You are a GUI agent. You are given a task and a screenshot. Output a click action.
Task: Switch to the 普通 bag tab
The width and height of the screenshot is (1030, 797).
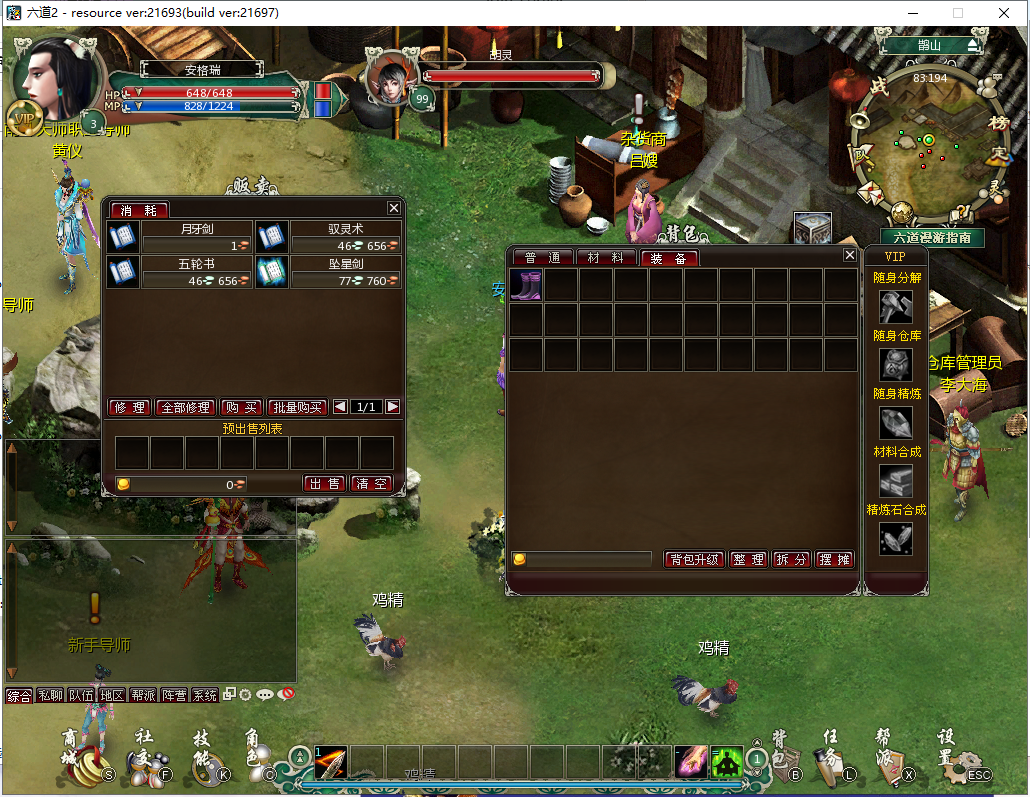(x=542, y=258)
